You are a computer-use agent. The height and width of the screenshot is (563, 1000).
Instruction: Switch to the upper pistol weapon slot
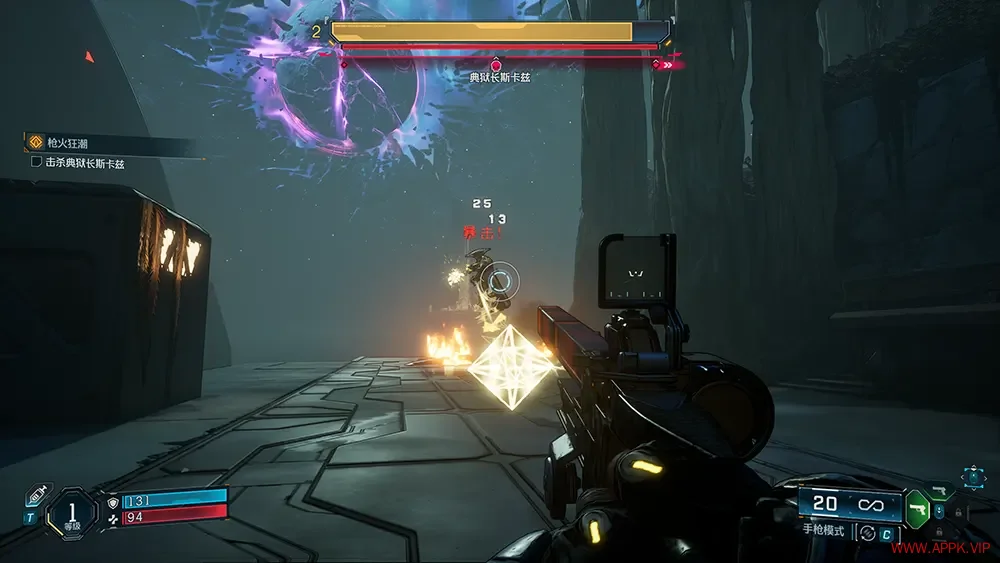tap(939, 490)
